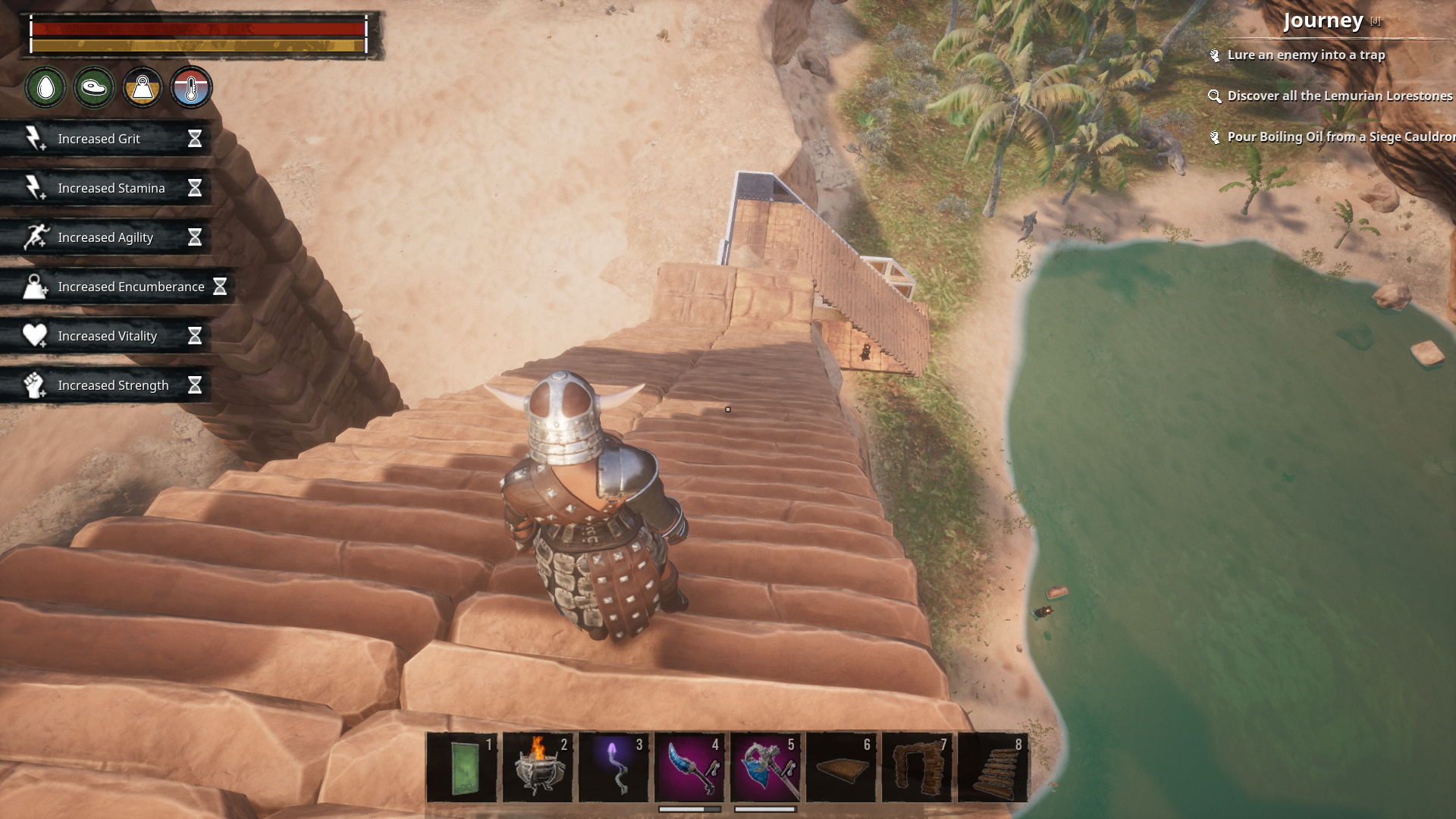This screenshot has height=819, width=1456.
Task: Select the Increased Strength buff entry
Action: pyautogui.click(x=113, y=385)
